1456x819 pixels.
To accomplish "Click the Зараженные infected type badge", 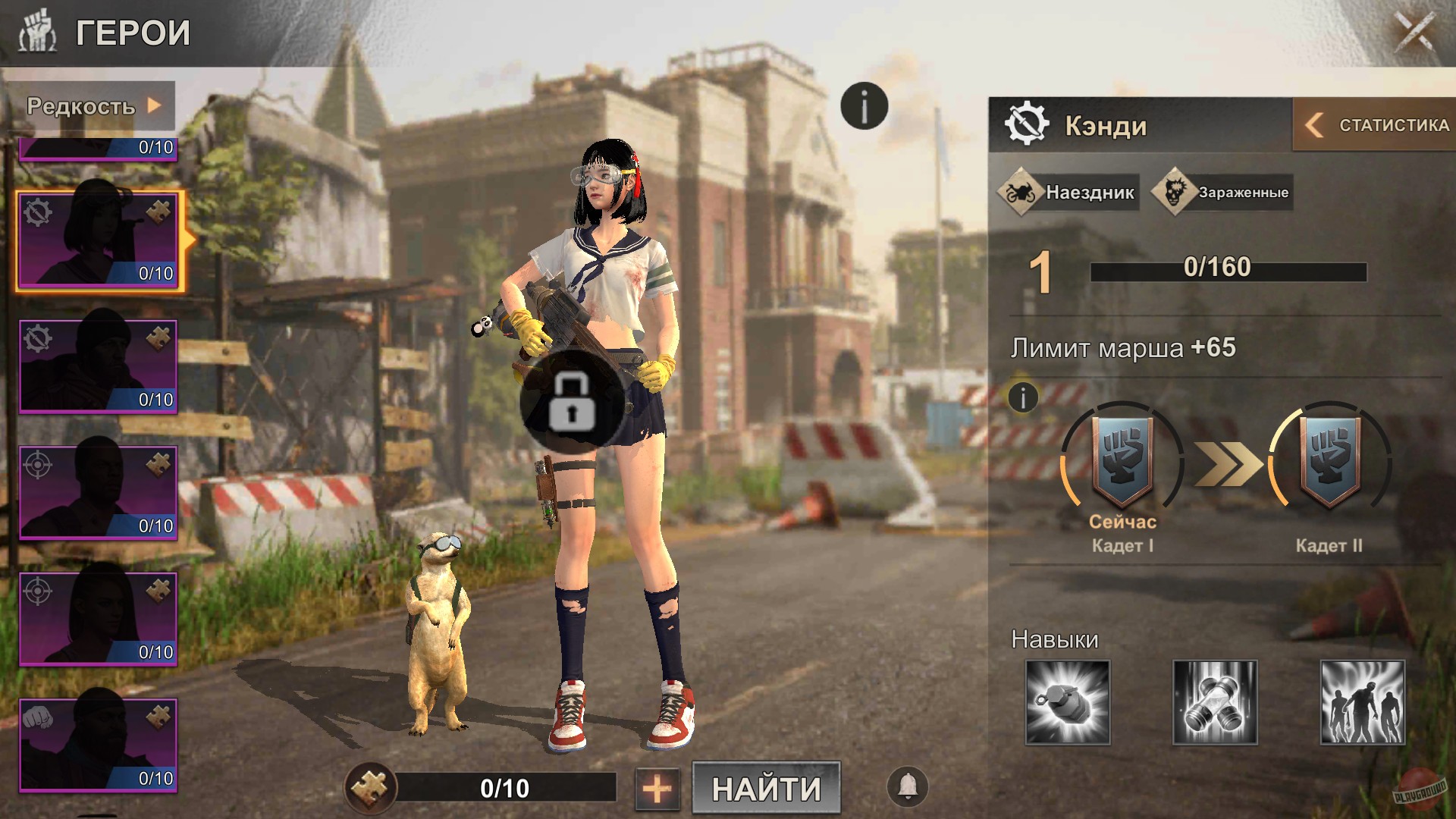I will (x=1222, y=192).
